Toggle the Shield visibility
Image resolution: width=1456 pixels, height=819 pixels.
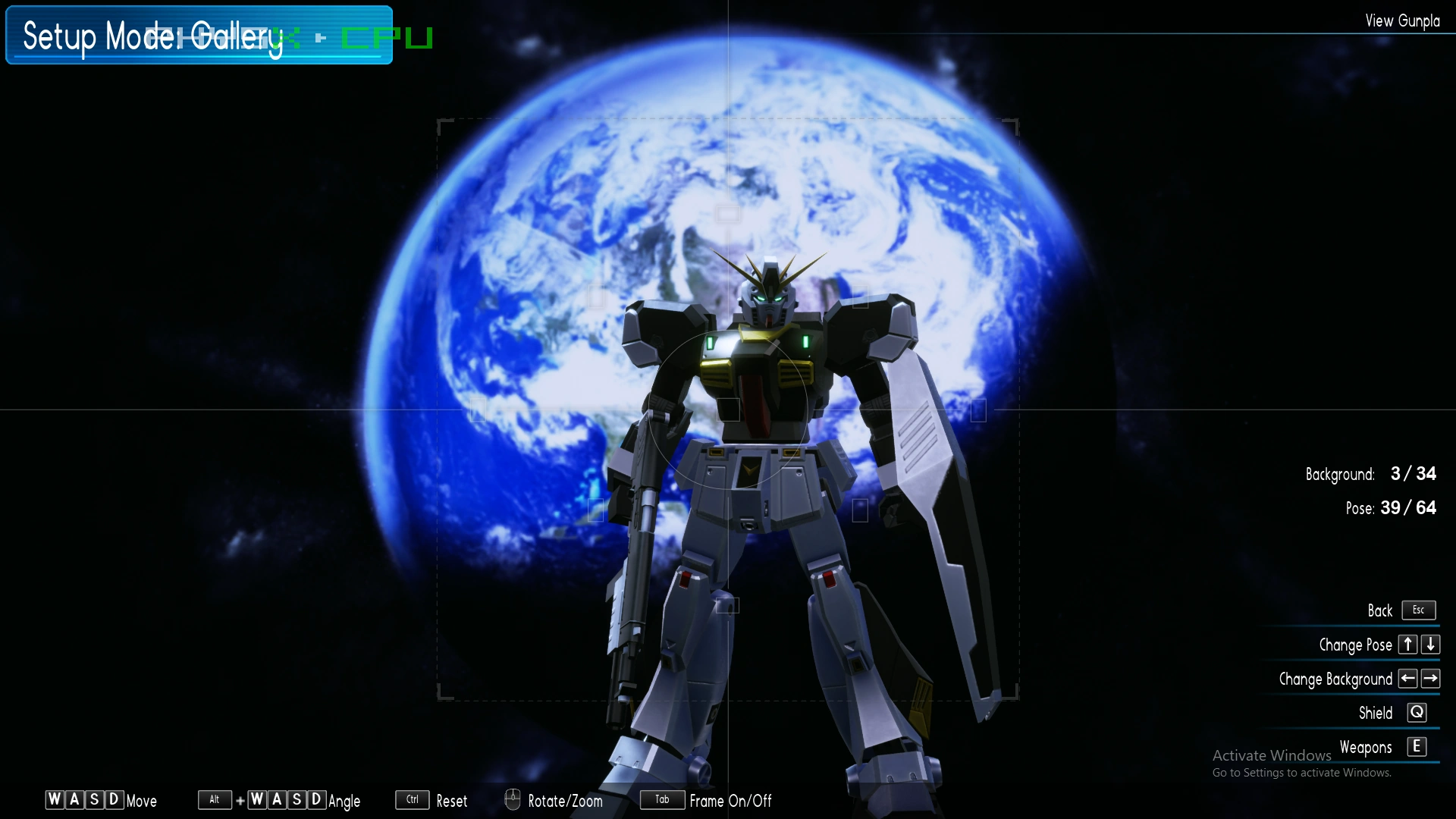pos(1374,713)
